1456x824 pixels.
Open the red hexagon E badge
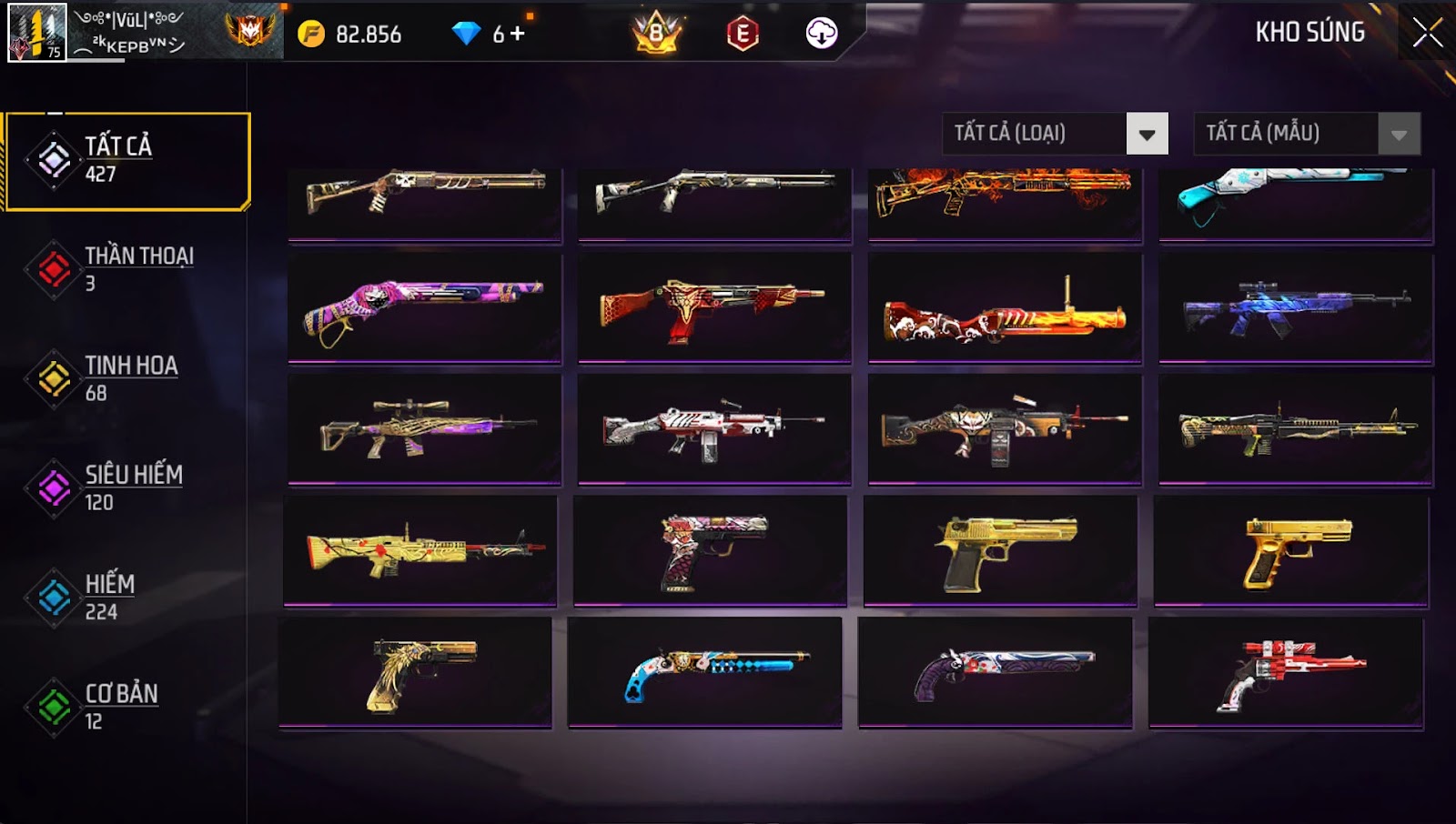(743, 34)
